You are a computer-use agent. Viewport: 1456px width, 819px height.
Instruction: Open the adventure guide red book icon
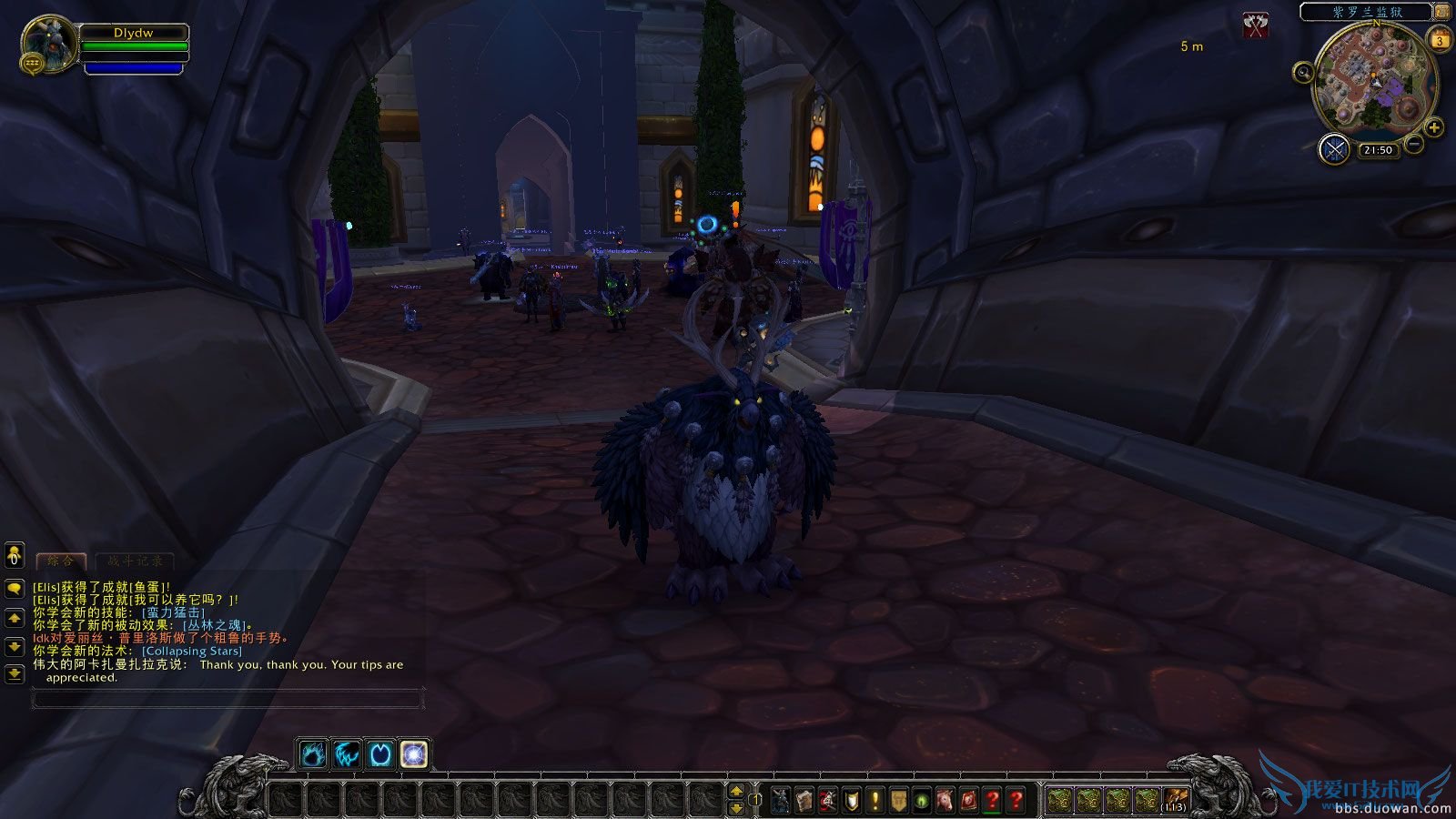click(967, 800)
